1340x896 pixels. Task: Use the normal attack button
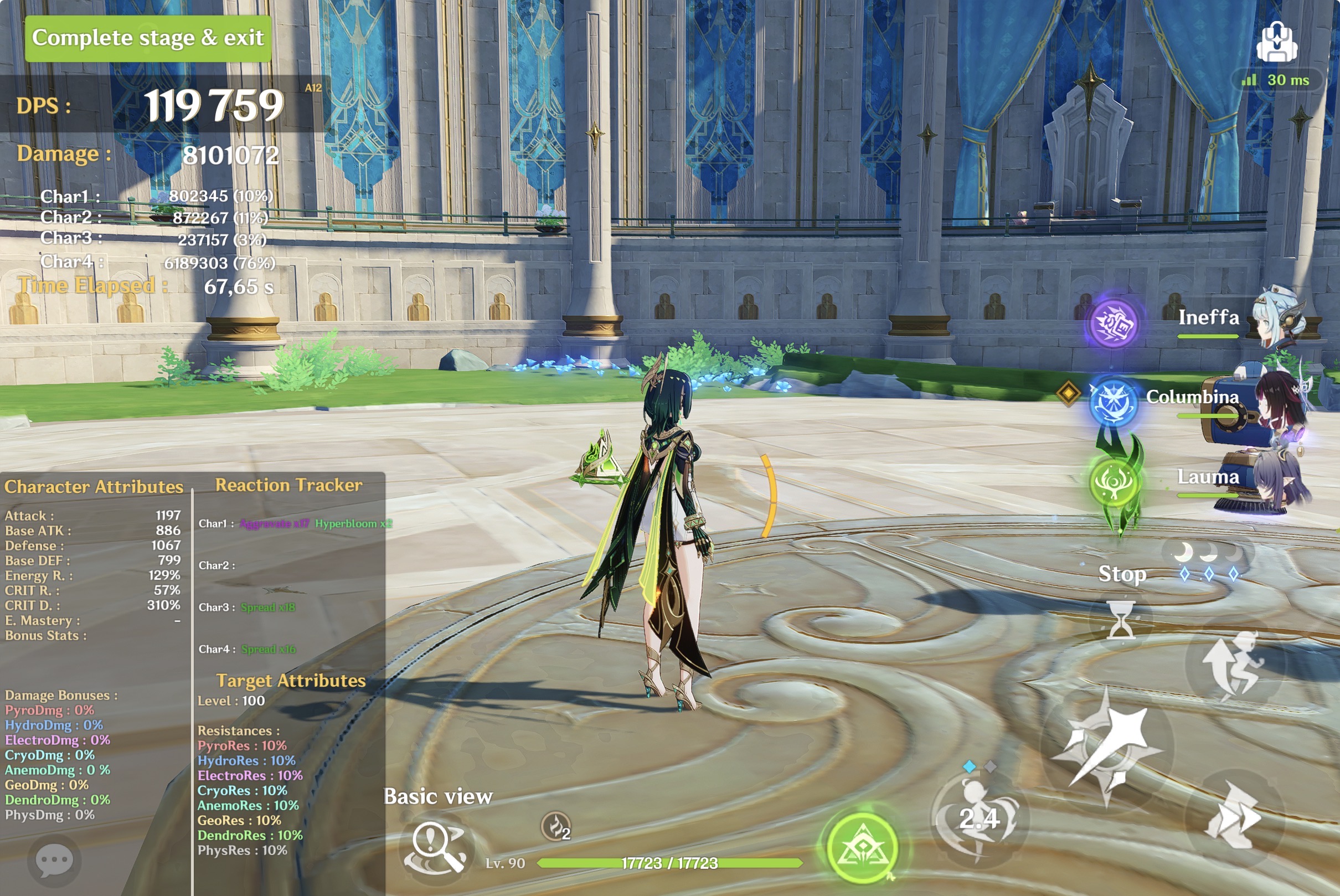coord(1107,748)
